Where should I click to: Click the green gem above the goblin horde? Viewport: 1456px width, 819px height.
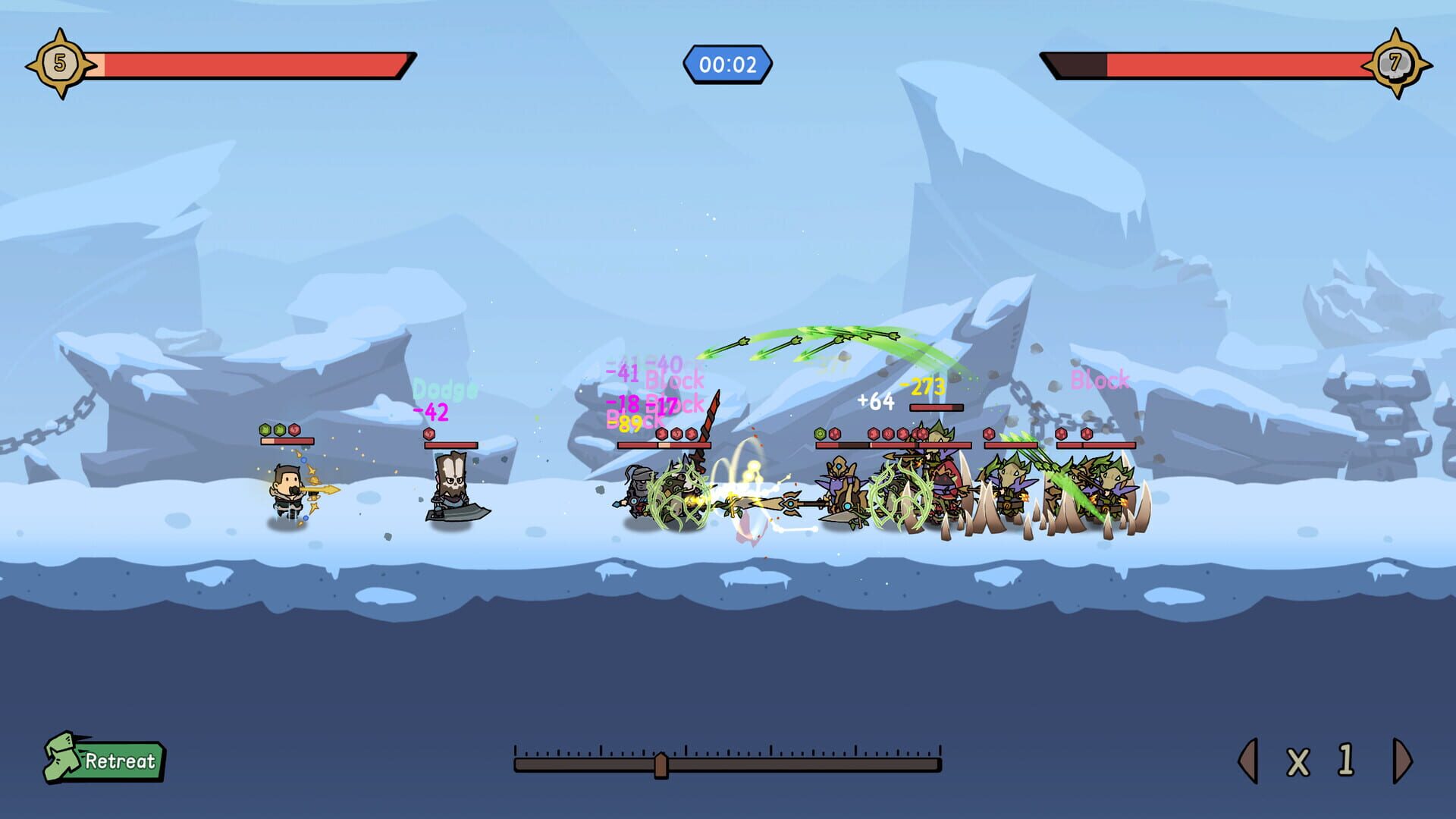(819, 435)
